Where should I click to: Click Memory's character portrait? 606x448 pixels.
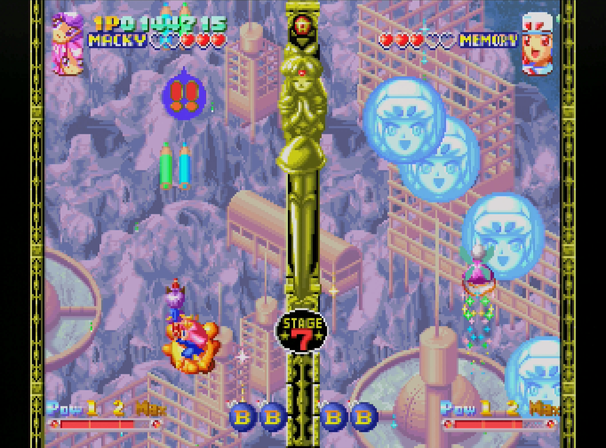[538, 42]
